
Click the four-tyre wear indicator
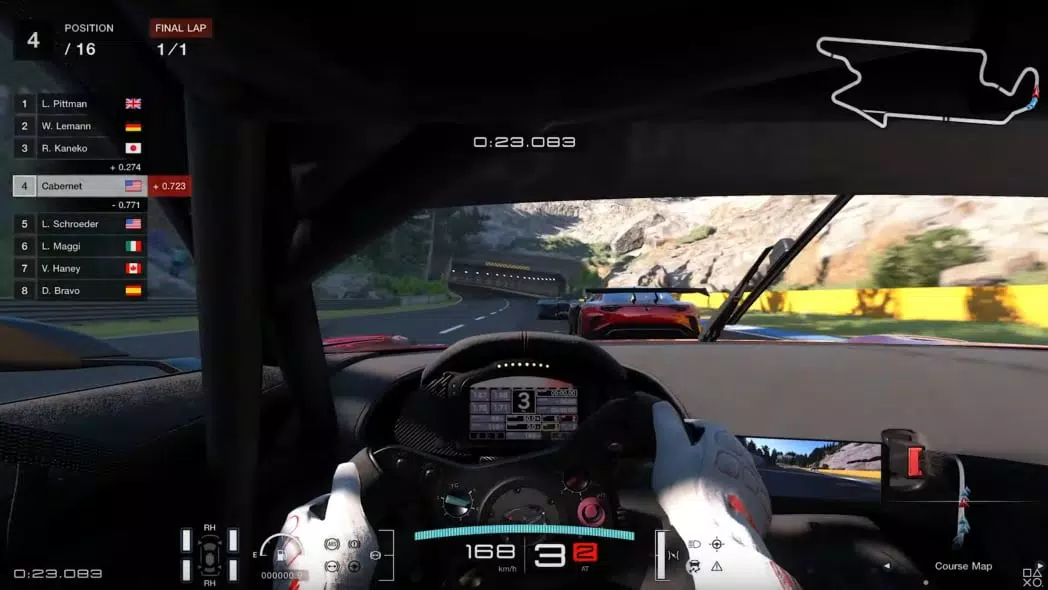click(x=209, y=554)
